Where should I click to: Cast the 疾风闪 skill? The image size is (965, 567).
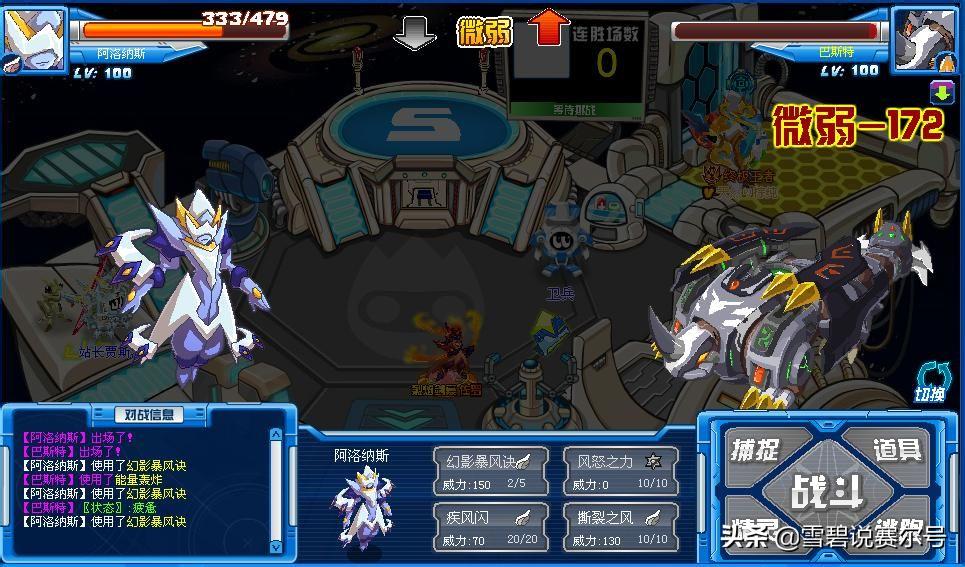(x=490, y=527)
